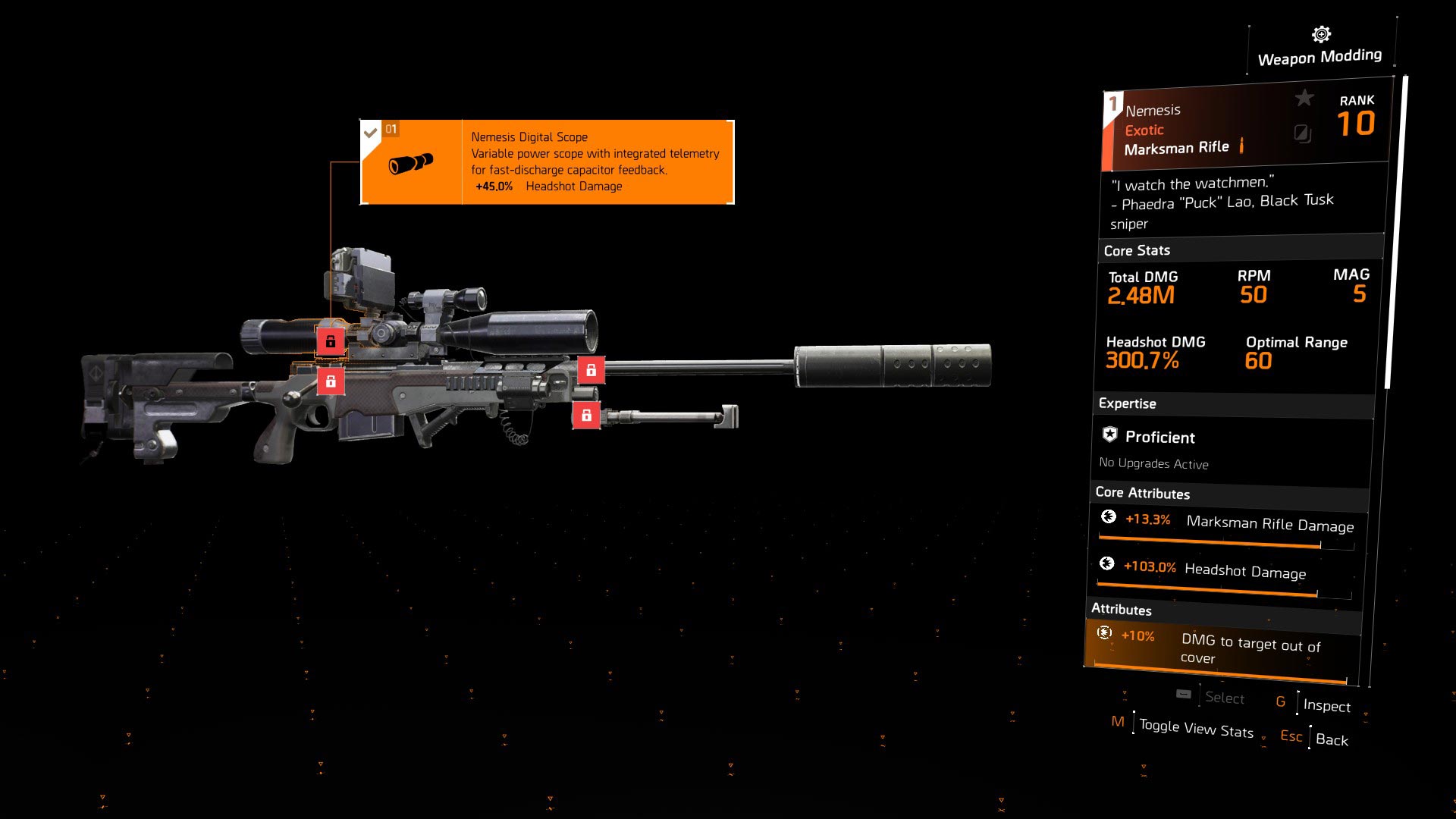Unlock the muzzle mod slot on the barrel
Image resolution: width=1456 pixels, height=819 pixels.
(x=590, y=371)
